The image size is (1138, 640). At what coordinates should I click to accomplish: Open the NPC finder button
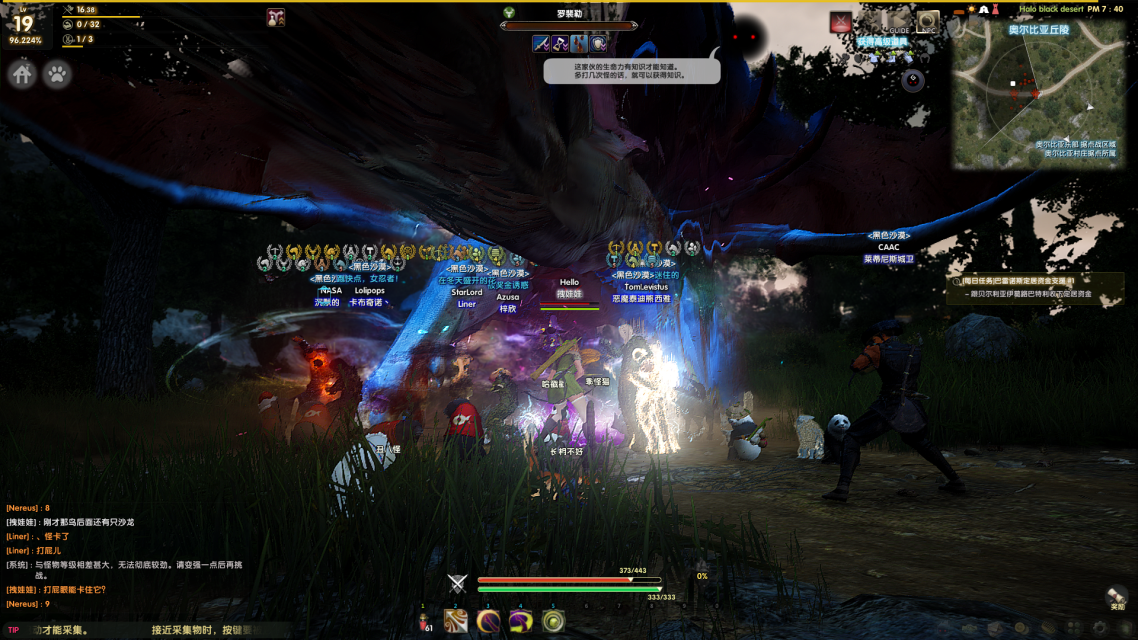click(x=928, y=22)
